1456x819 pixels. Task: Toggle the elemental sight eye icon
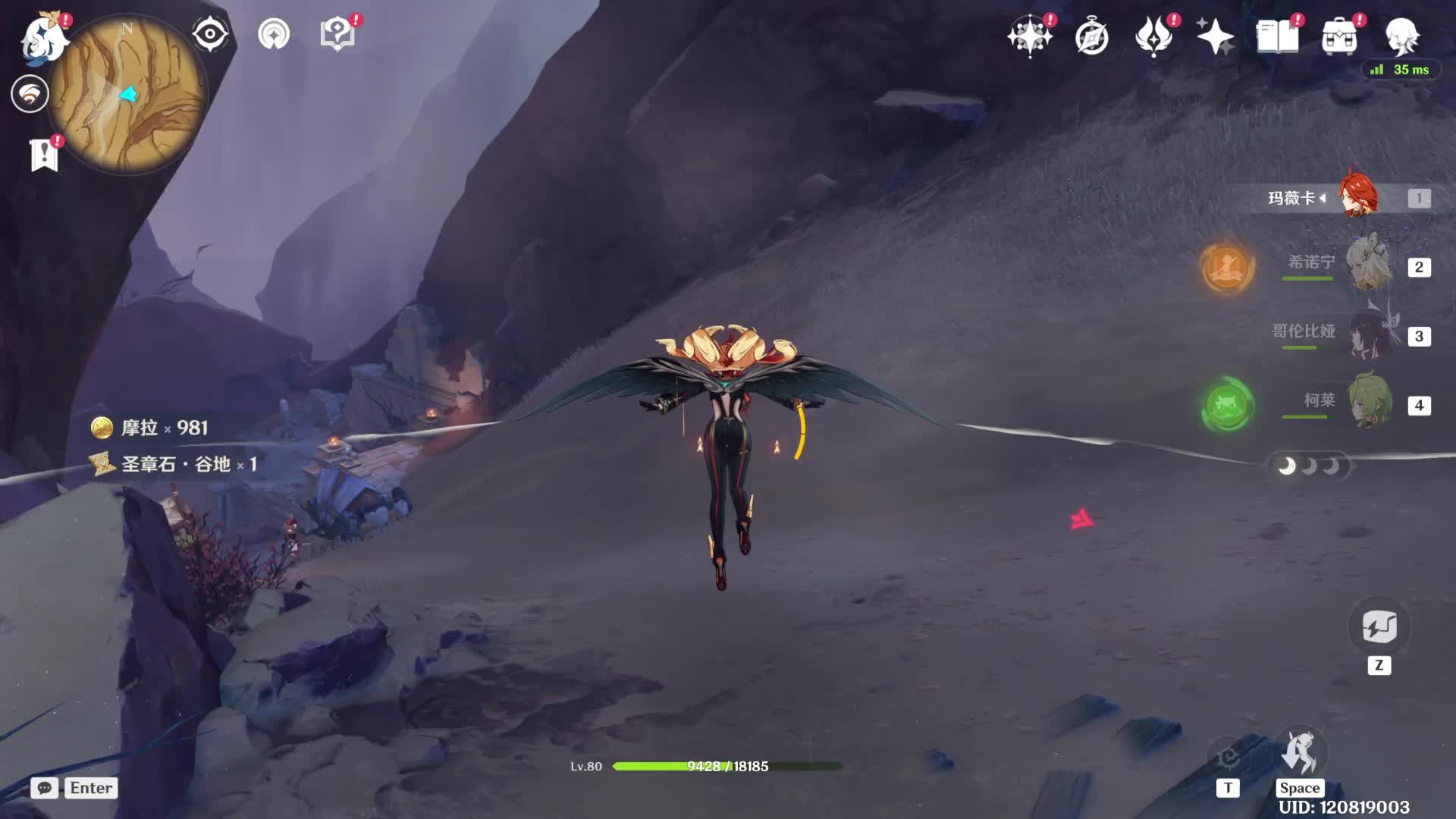[x=210, y=34]
